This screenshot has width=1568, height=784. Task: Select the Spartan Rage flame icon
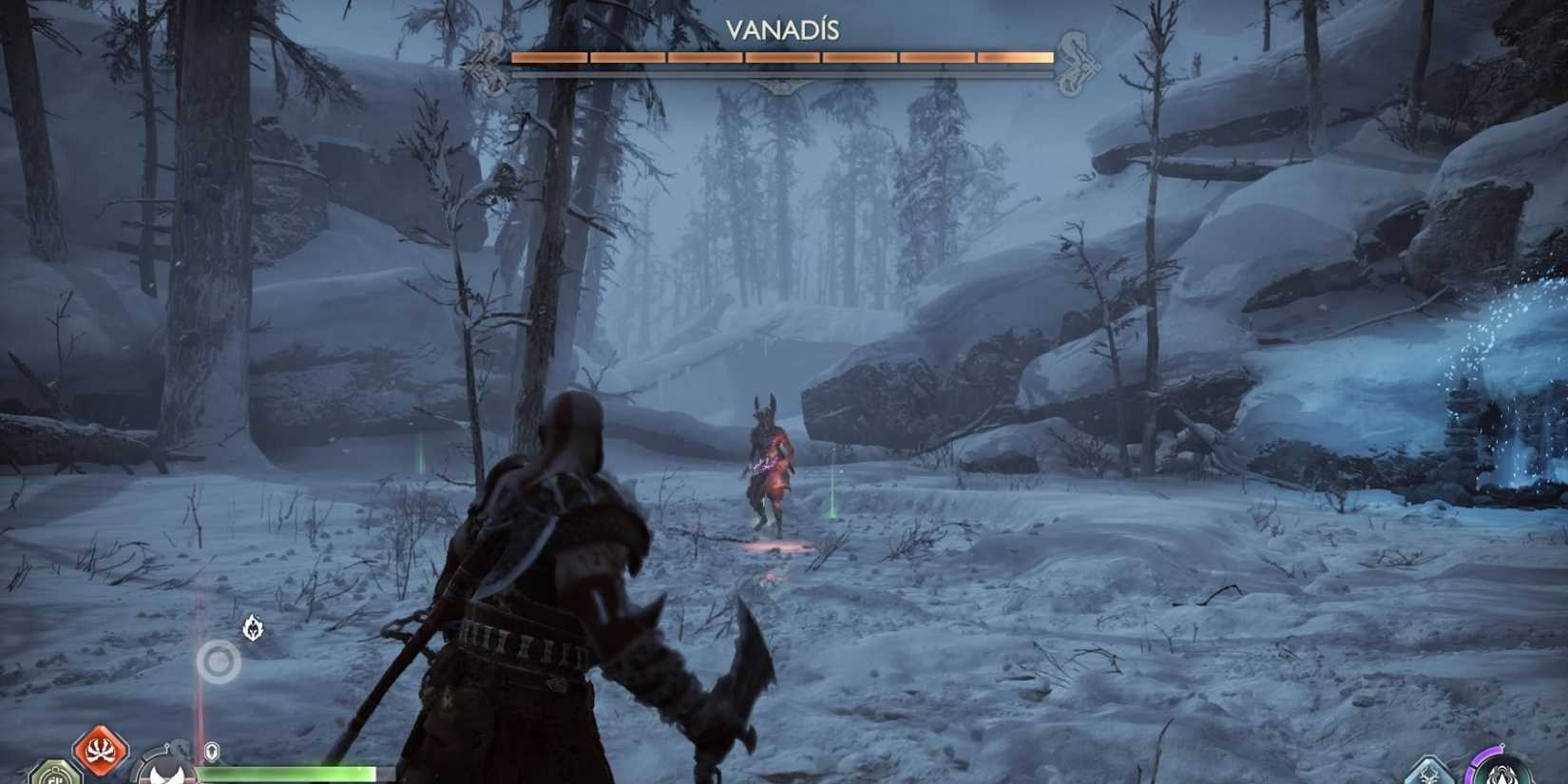(x=253, y=629)
